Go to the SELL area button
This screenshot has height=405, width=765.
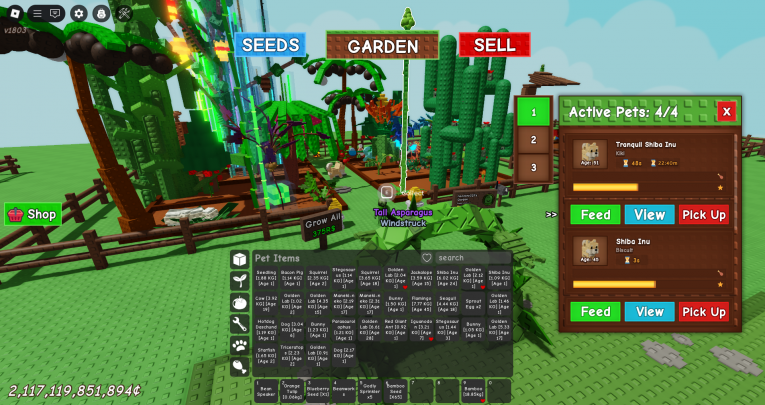tap(494, 45)
